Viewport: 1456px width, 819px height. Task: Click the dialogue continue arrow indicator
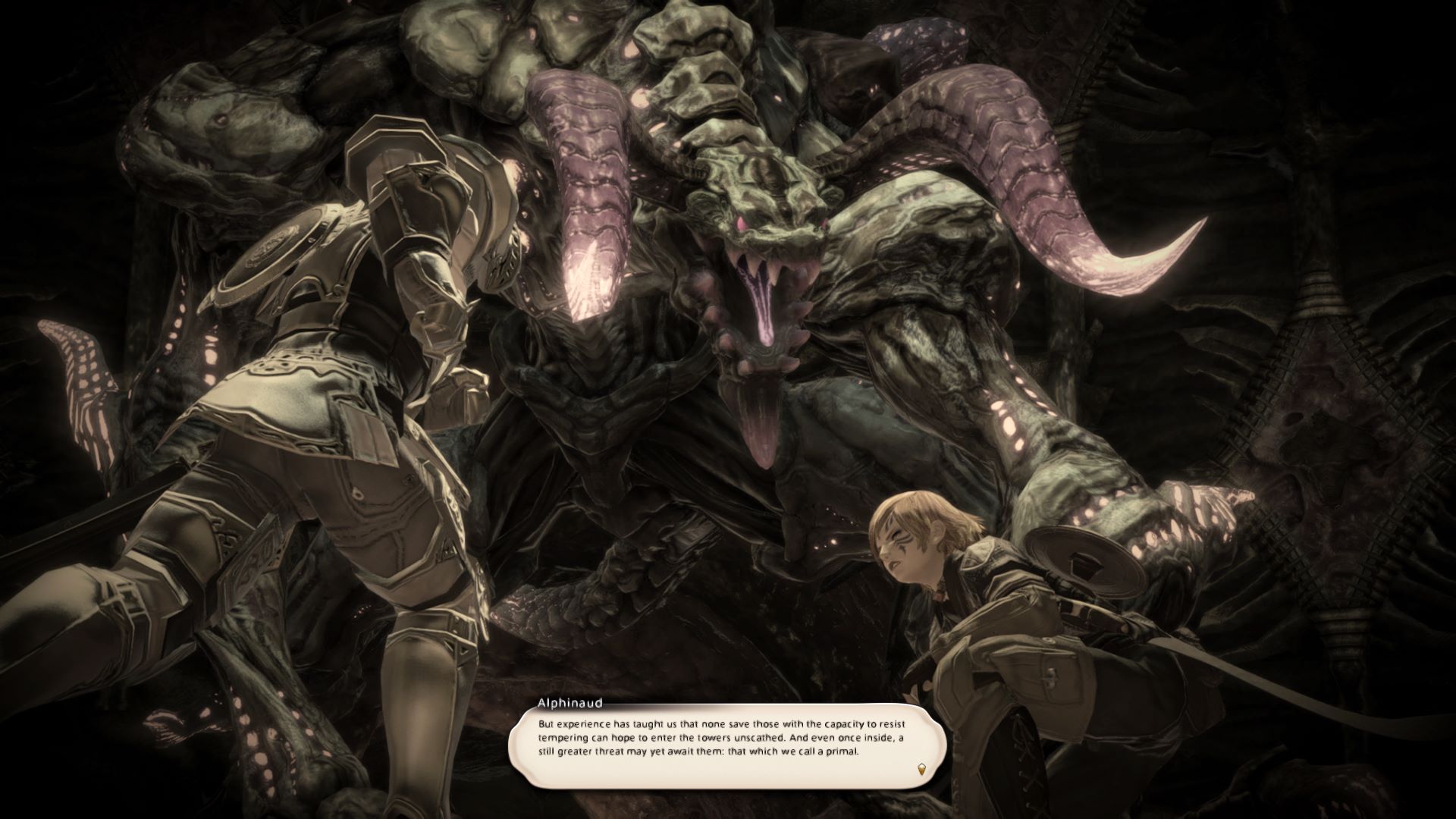pos(921,769)
